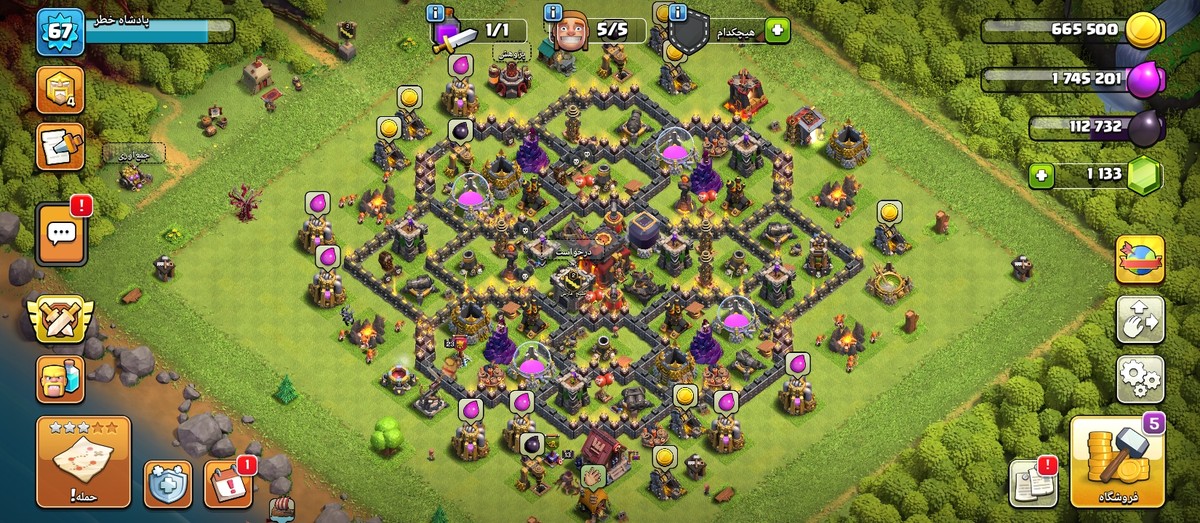Open the globe with red ribbon button
The width and height of the screenshot is (1200, 523).
[1140, 261]
